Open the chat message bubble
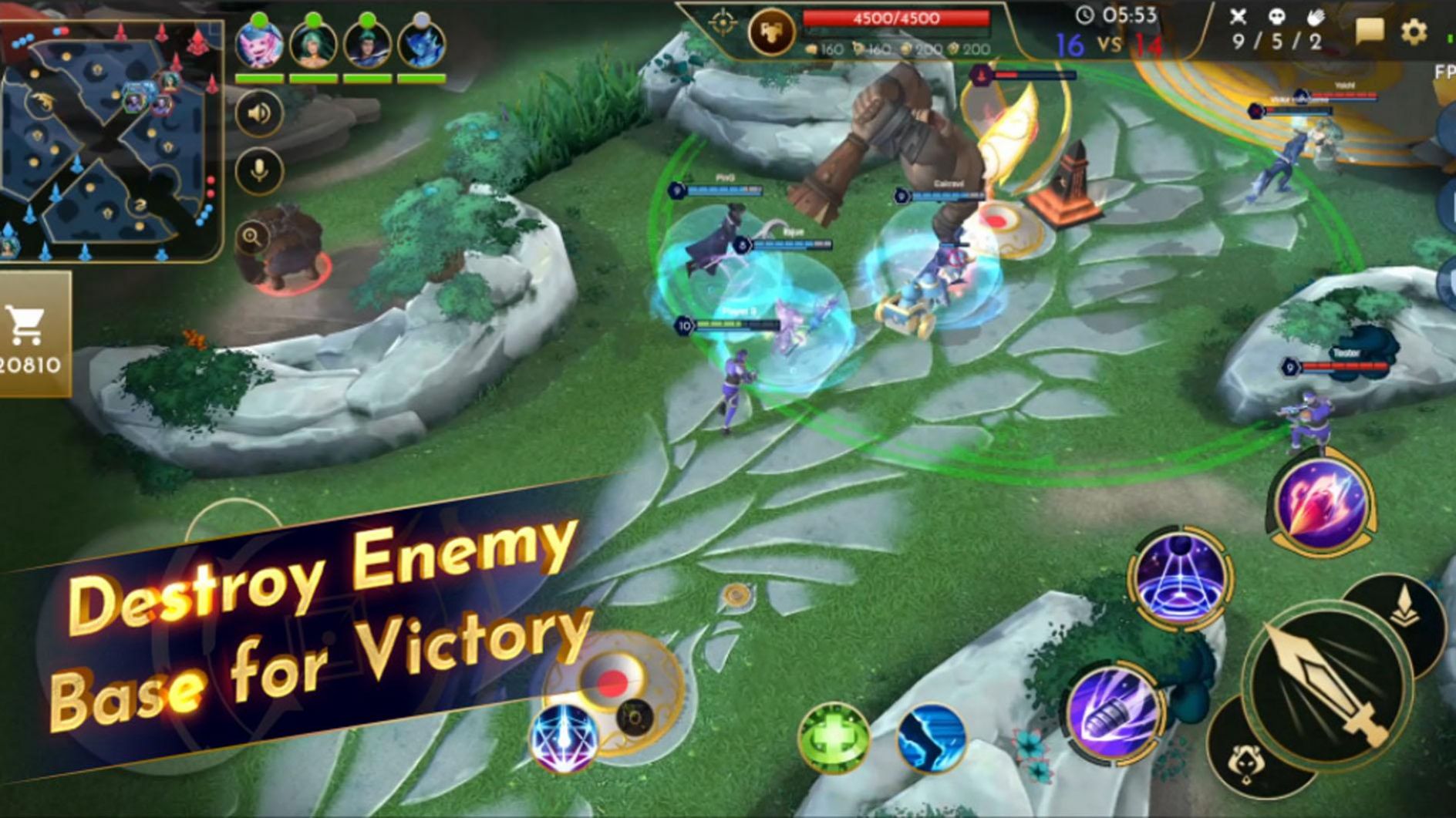Screen dimensions: 1456x818 pyautogui.click(x=1370, y=32)
